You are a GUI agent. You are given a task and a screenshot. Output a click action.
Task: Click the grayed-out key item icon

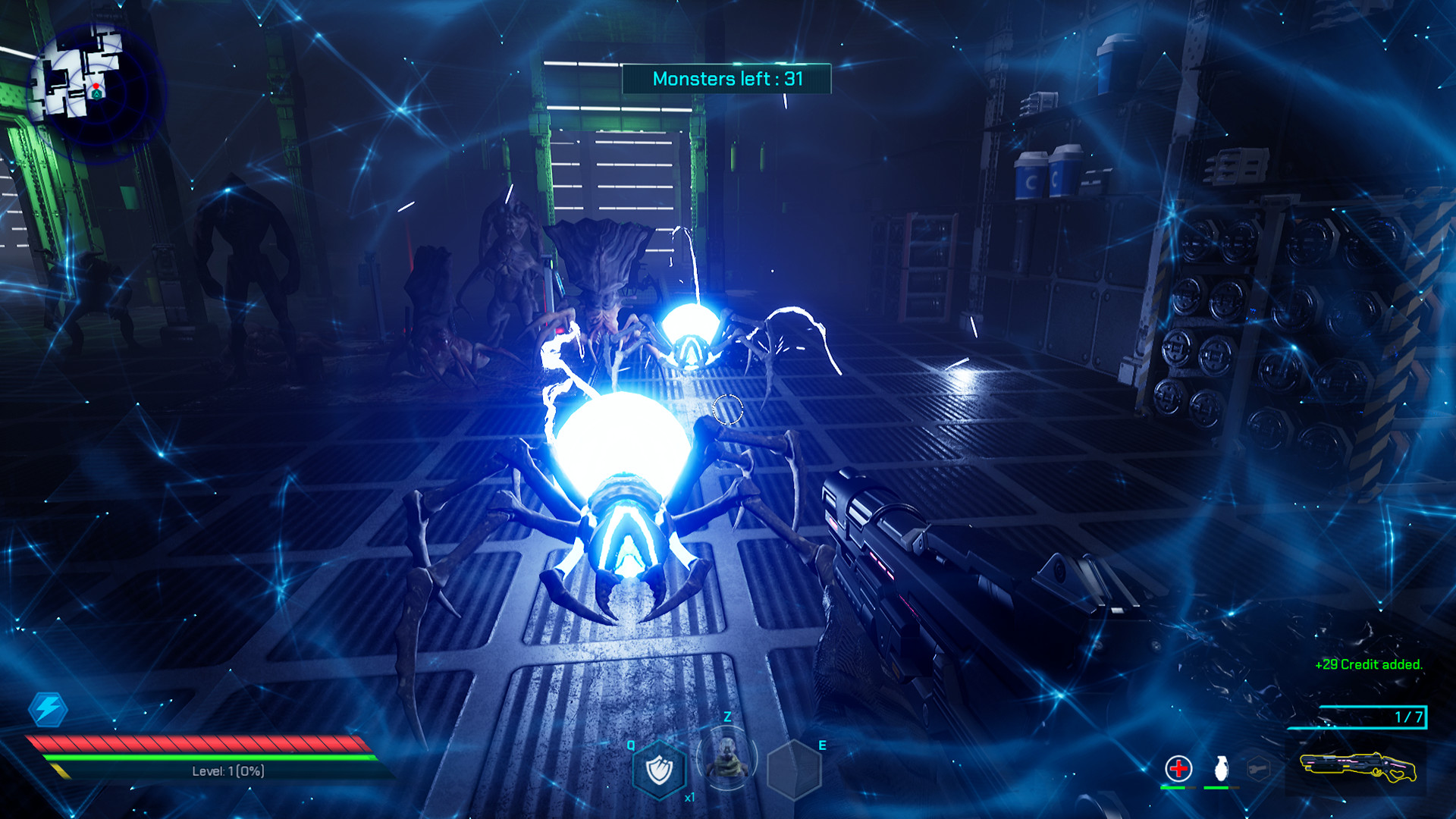tap(1257, 767)
